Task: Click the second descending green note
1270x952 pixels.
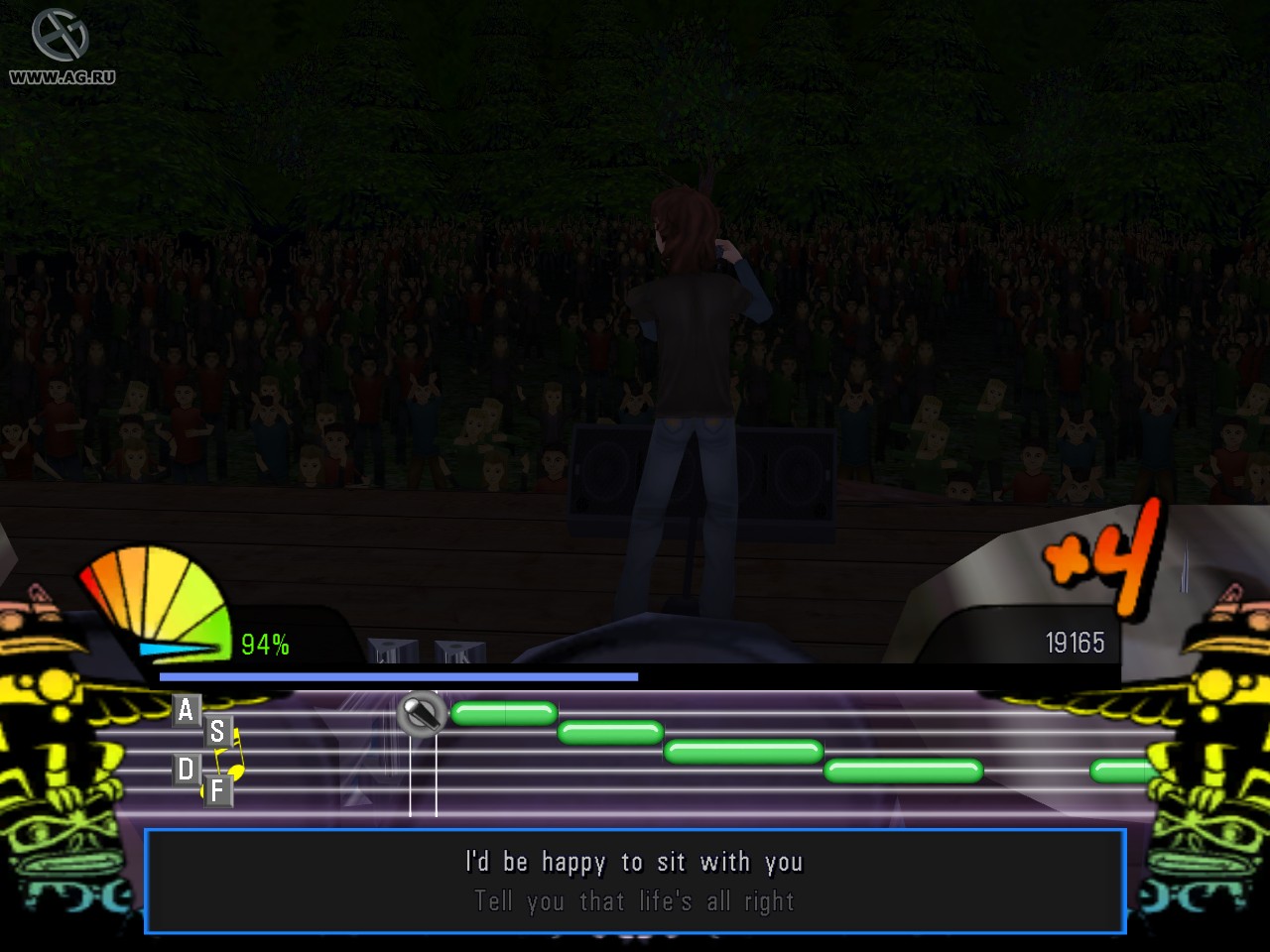Action: coord(610,733)
